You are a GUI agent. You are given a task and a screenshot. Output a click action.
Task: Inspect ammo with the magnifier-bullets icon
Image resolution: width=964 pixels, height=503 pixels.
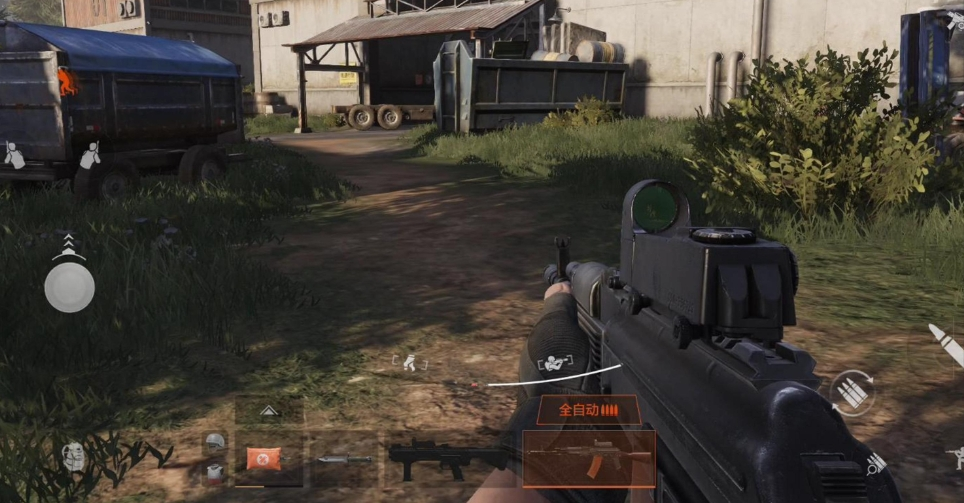point(876,462)
